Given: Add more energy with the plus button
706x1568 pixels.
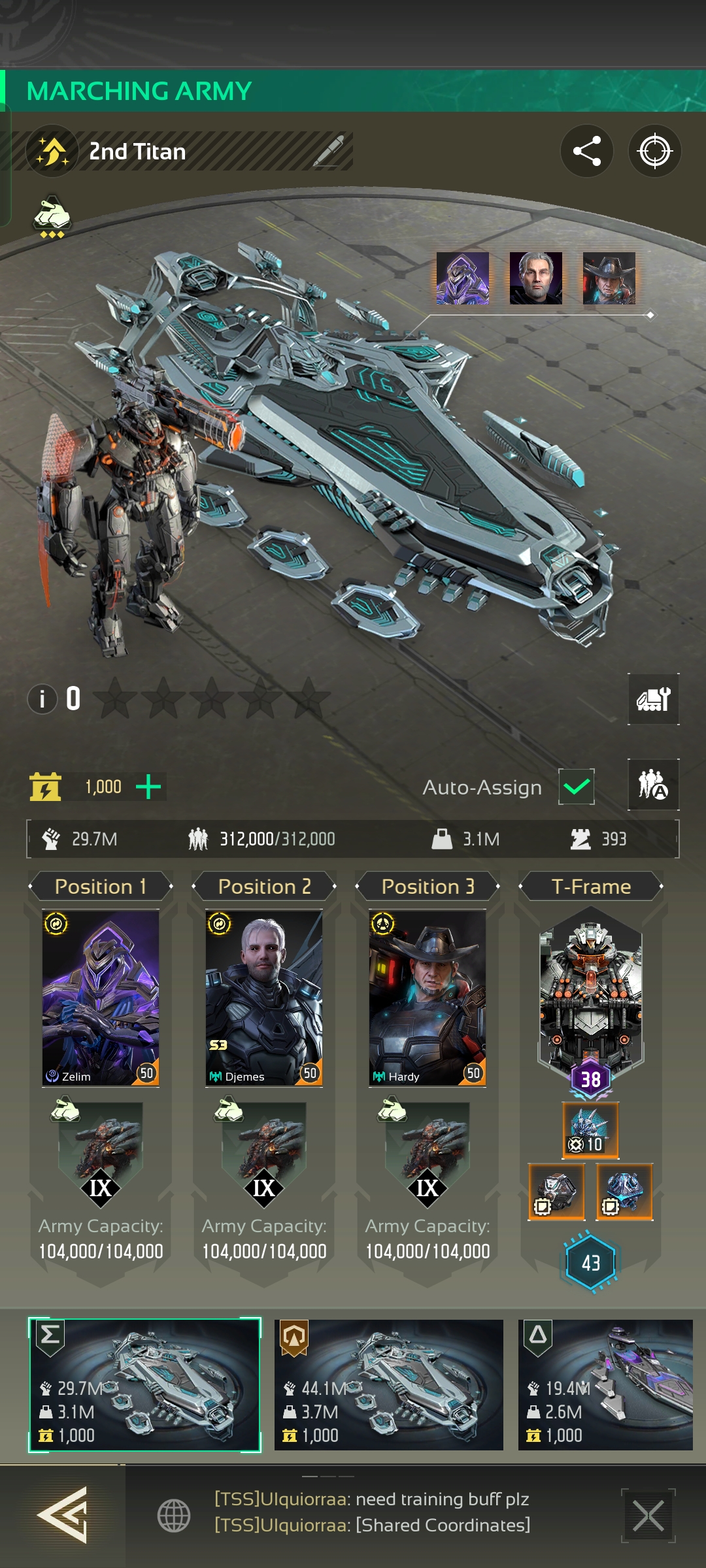Looking at the screenshot, I should click(148, 787).
